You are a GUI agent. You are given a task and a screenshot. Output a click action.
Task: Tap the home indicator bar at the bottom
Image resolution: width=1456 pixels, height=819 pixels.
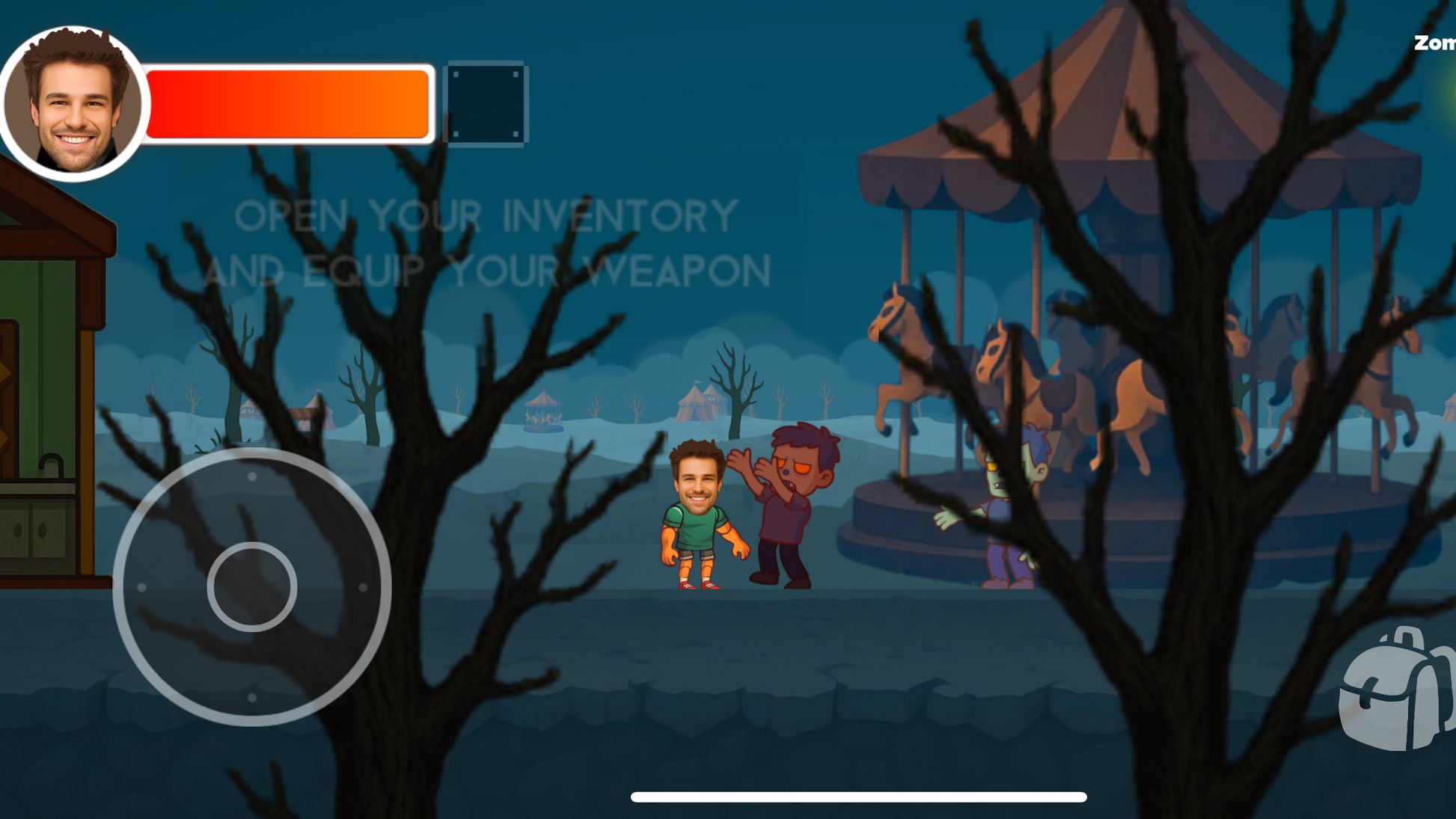tap(859, 796)
